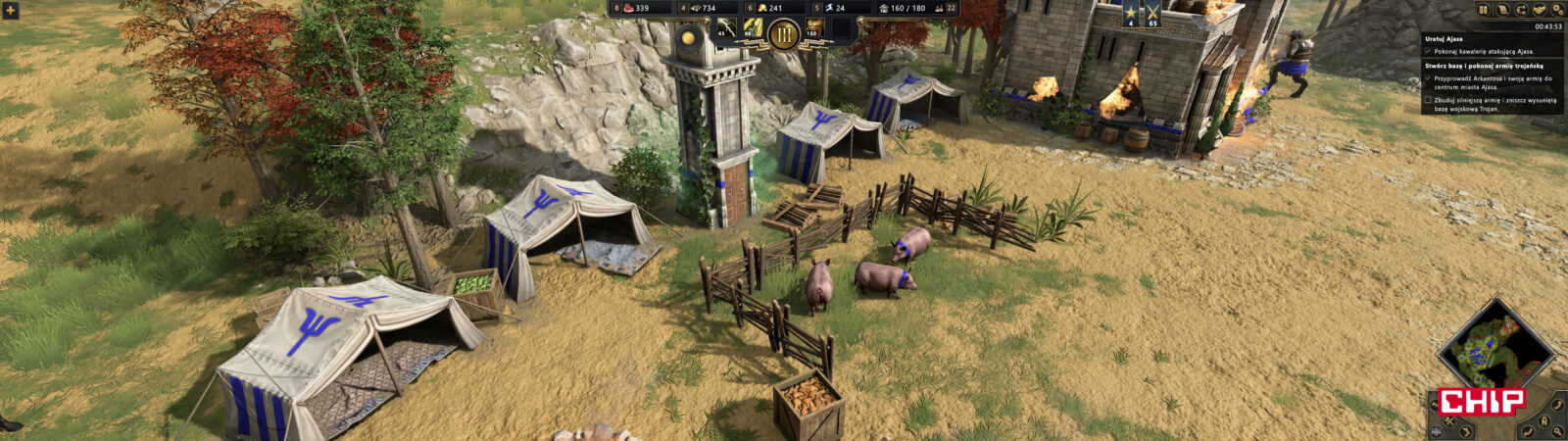The image size is (1568, 441).
Task: Open the handshake diplomacy panel
Action: tap(1540, 10)
